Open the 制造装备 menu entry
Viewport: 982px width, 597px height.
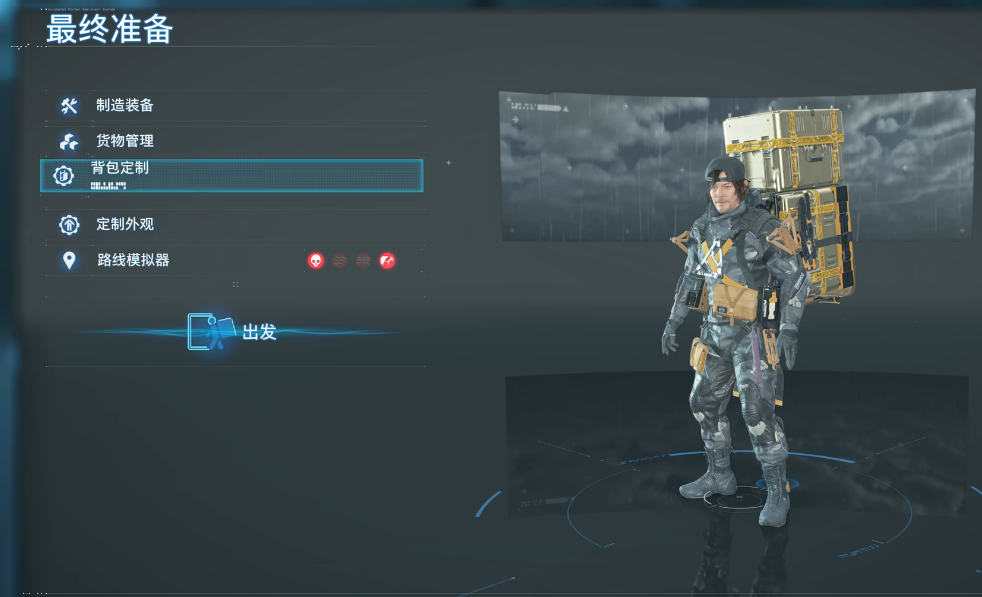124,106
